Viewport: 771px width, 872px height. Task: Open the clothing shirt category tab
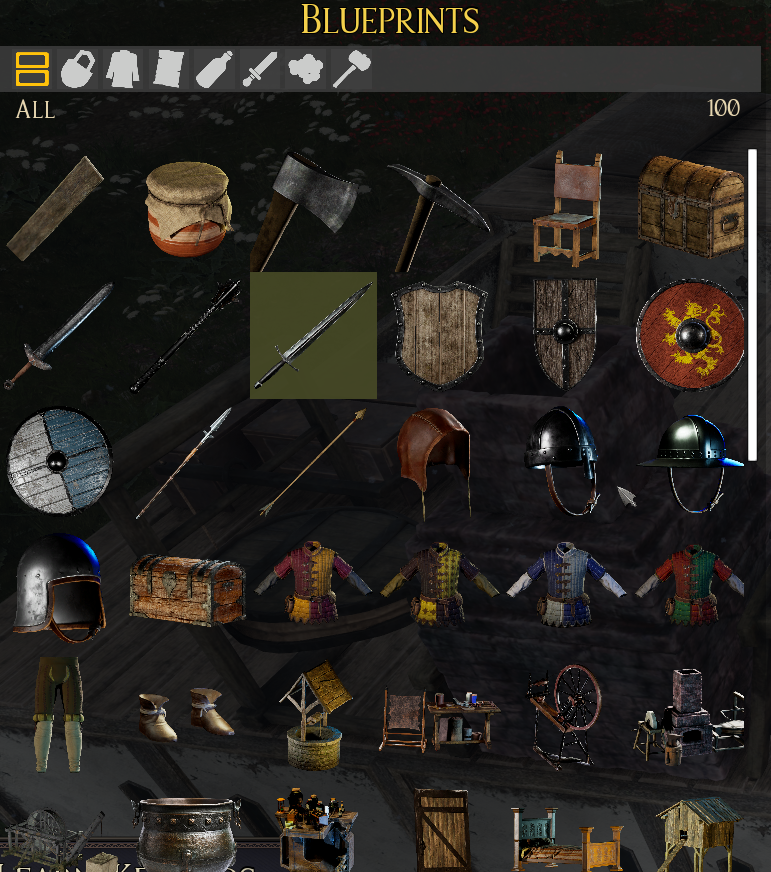pos(123,69)
